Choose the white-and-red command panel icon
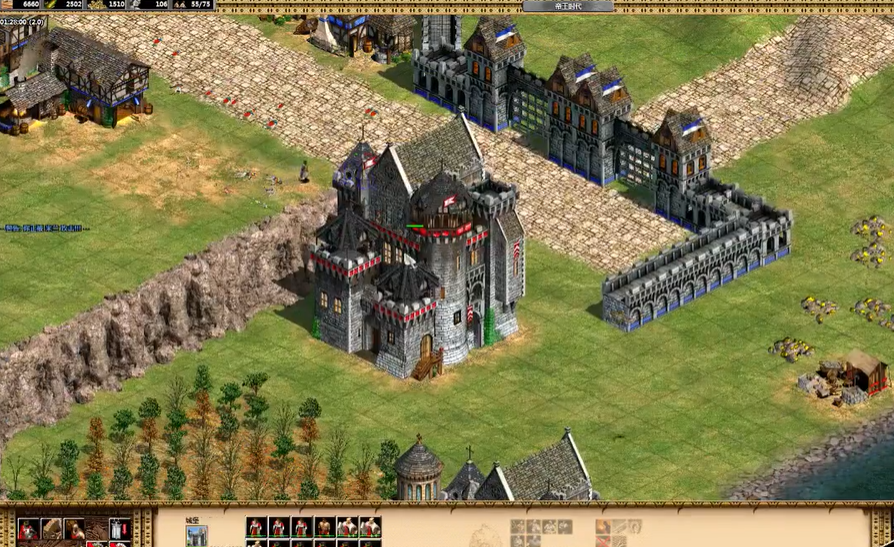This screenshot has height=547, width=894. point(120,529)
